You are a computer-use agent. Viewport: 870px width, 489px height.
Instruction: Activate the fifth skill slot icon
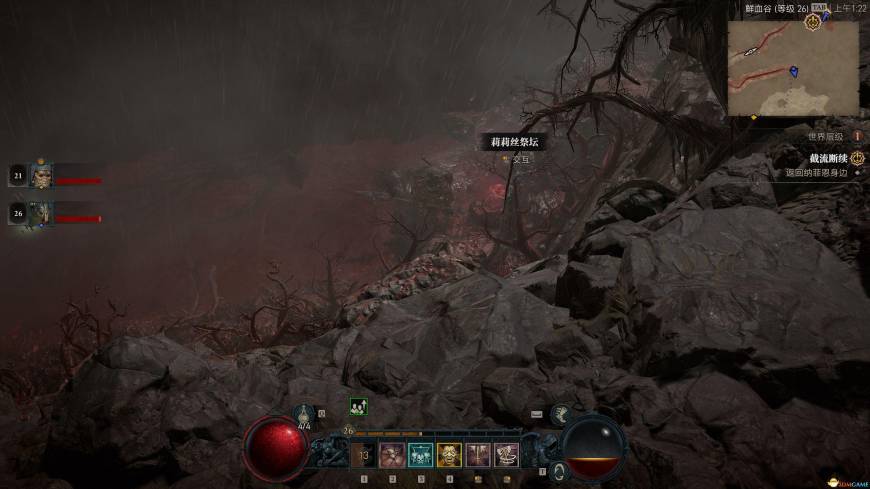point(478,456)
